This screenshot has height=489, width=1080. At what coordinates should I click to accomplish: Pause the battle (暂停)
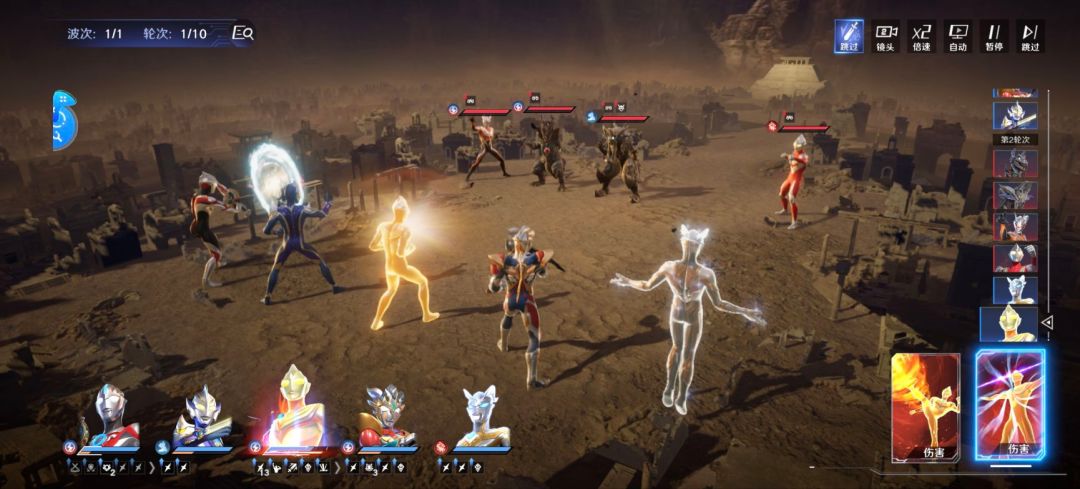(994, 36)
